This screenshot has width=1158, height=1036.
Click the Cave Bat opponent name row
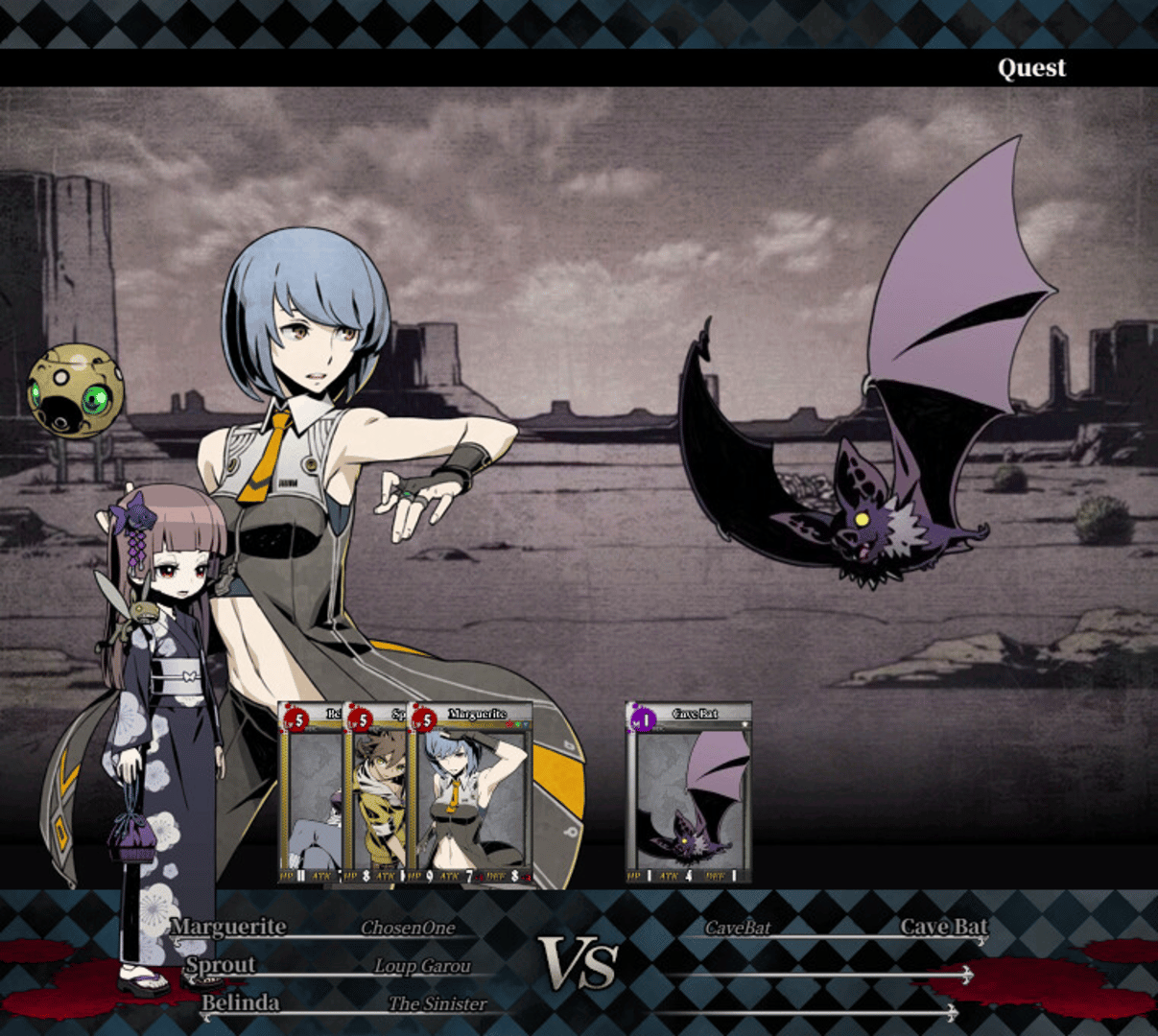click(x=844, y=928)
